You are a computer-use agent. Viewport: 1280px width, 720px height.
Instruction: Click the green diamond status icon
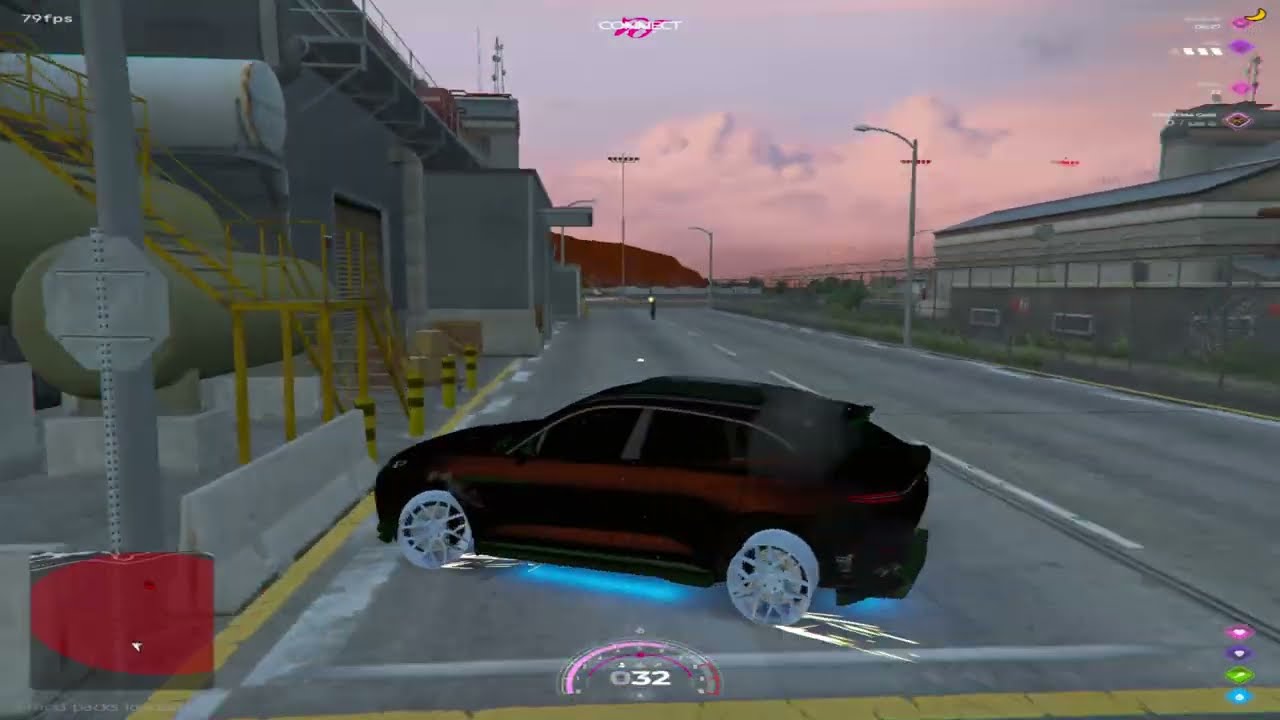[x=1240, y=675]
